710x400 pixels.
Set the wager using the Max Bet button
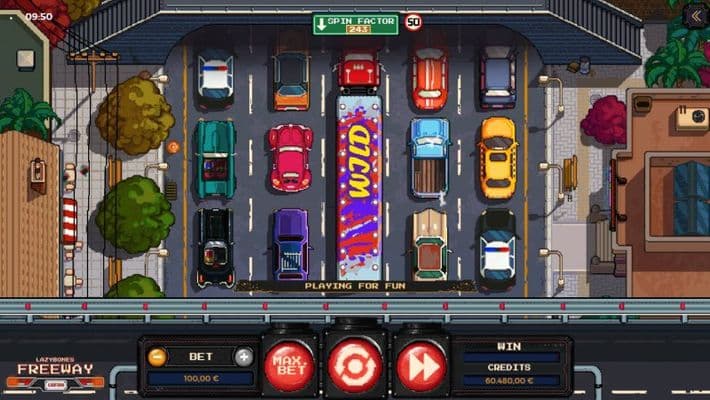click(289, 366)
